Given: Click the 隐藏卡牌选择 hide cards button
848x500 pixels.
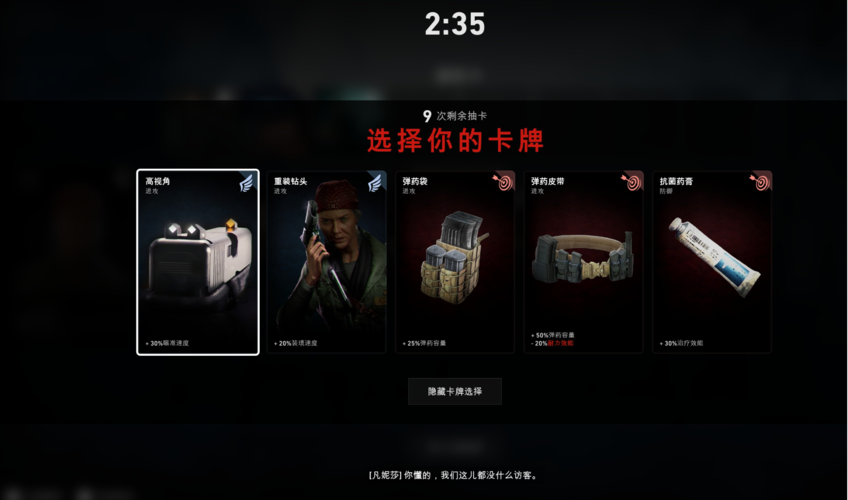Looking at the screenshot, I should tap(455, 391).
